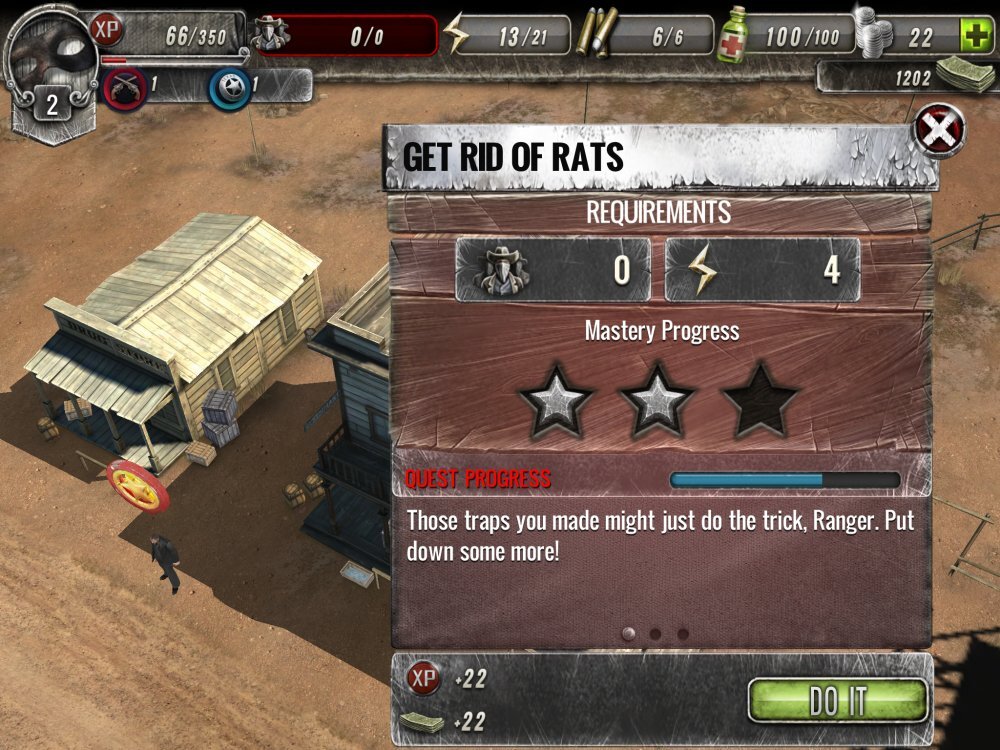This screenshot has width=1000, height=750.
Task: Open the posse cowboy counter in the top bar
Action: tap(344, 37)
